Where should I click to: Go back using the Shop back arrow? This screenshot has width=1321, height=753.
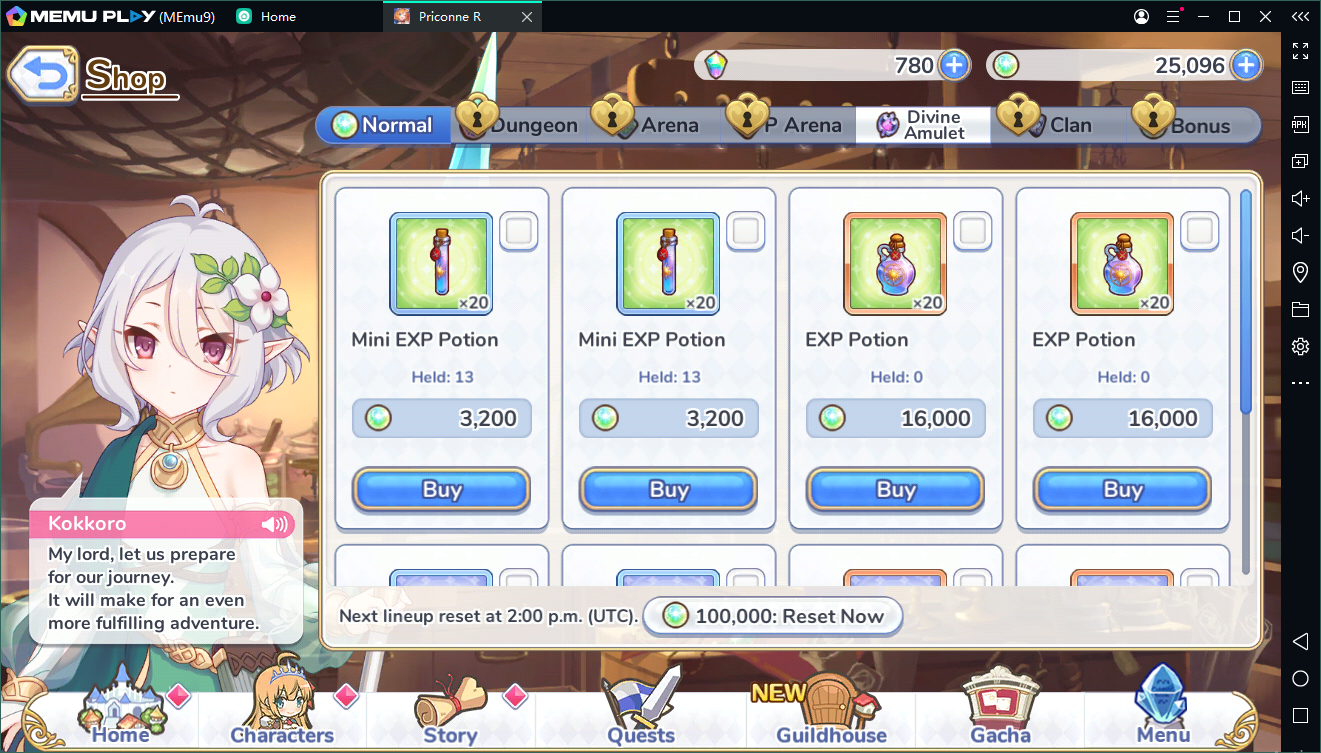tap(42, 74)
